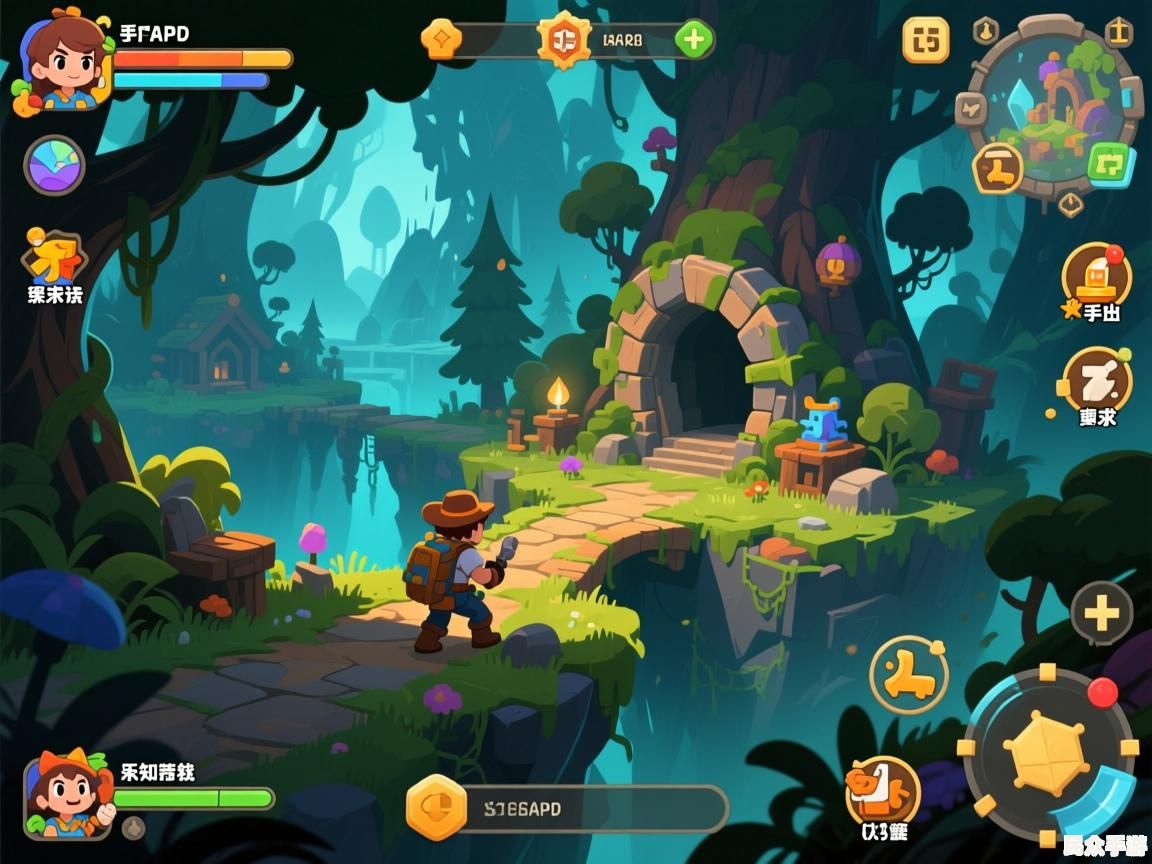Click the orange hexagon button on the bottom bar
Image resolution: width=1152 pixels, height=864 pixels.
coord(437,808)
